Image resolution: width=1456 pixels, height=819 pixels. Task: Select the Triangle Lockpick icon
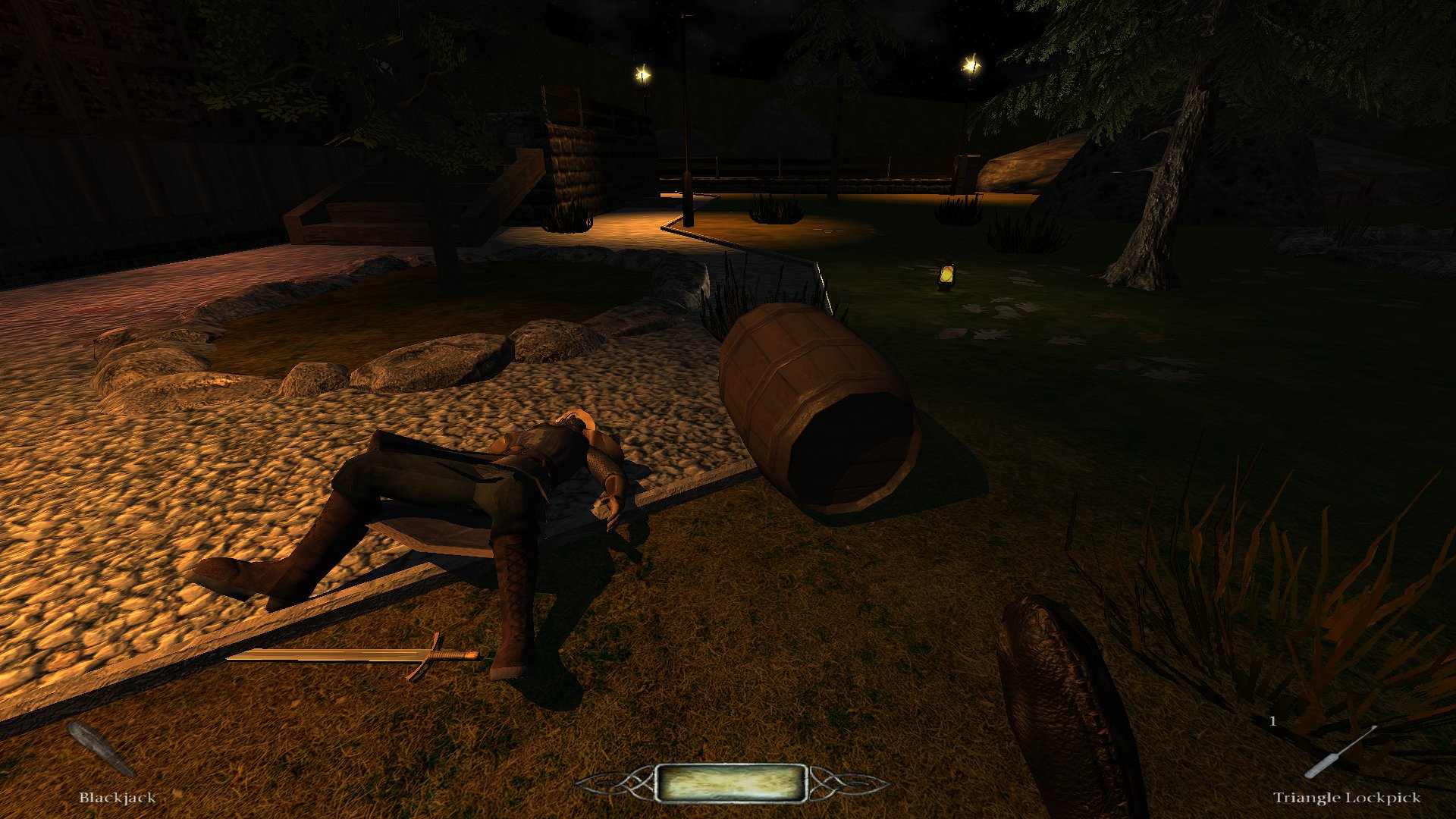point(1341,751)
